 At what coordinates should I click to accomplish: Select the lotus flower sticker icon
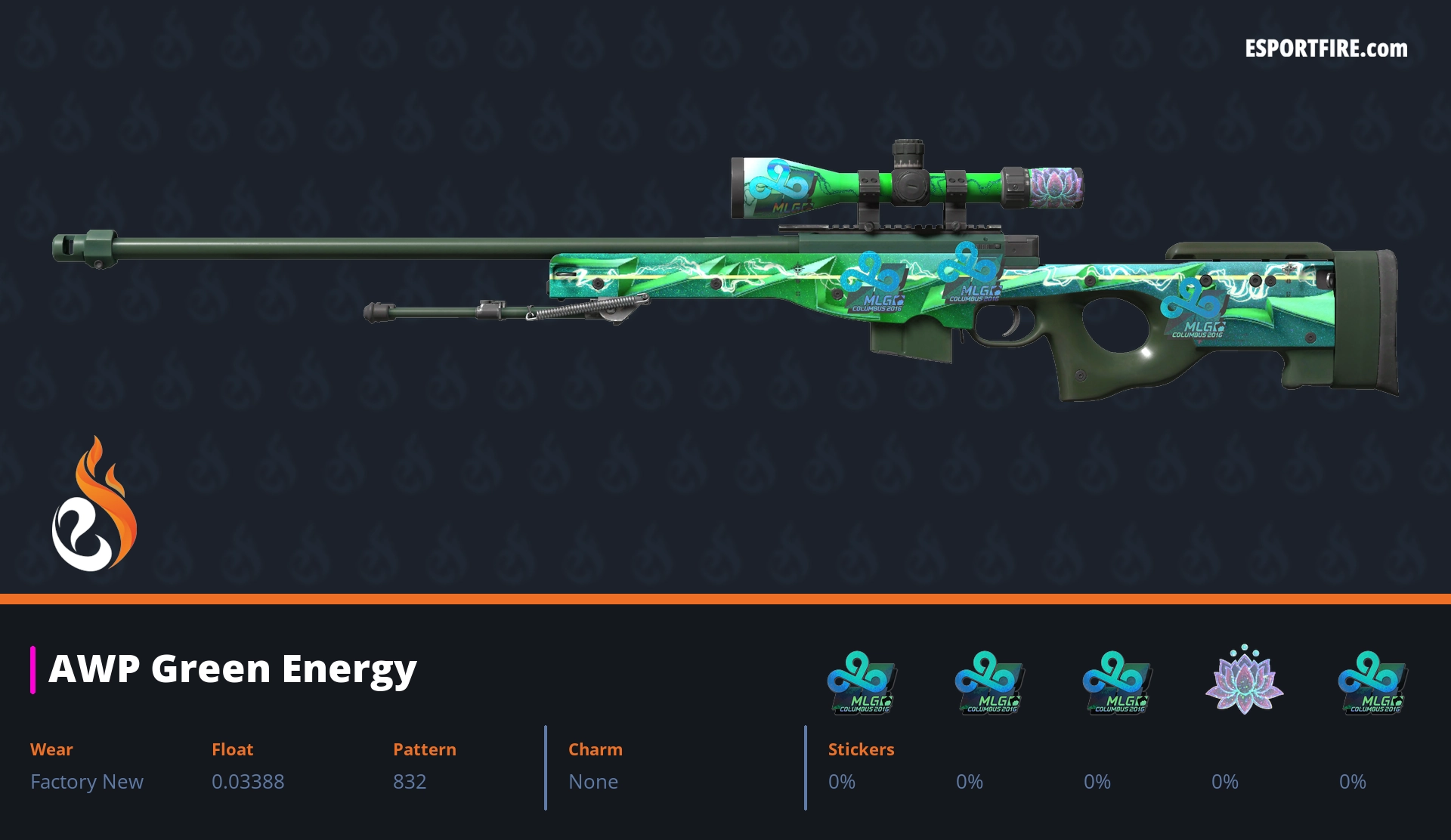coord(1244,680)
